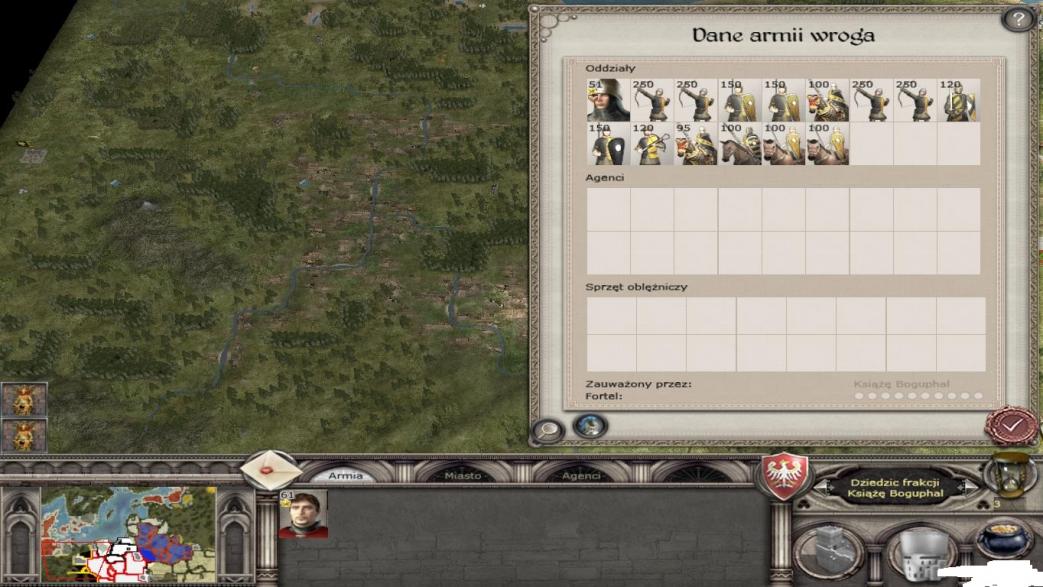
Task: Click the magnifying glass locate button
Action: (x=547, y=430)
